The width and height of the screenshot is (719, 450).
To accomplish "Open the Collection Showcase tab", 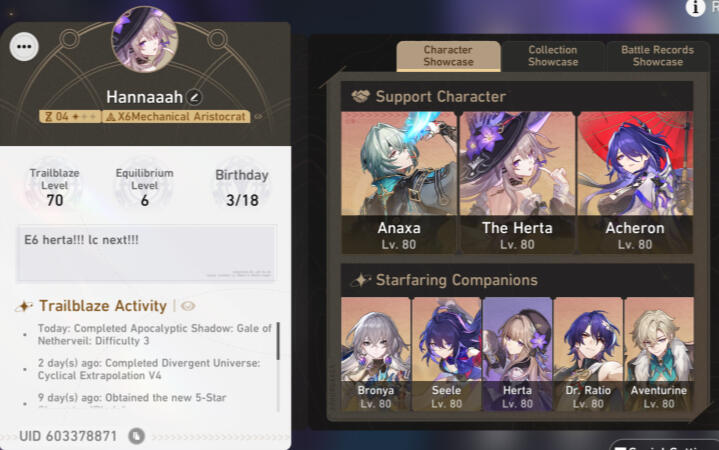I will (x=553, y=56).
